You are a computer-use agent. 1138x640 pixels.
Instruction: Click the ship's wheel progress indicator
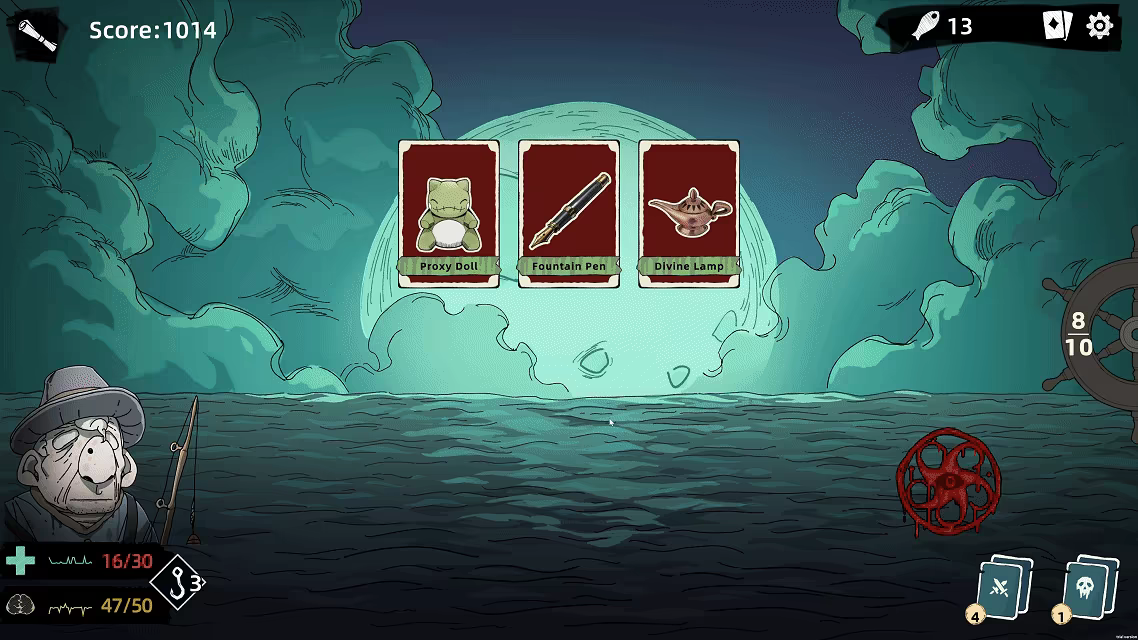[x=1092, y=333]
